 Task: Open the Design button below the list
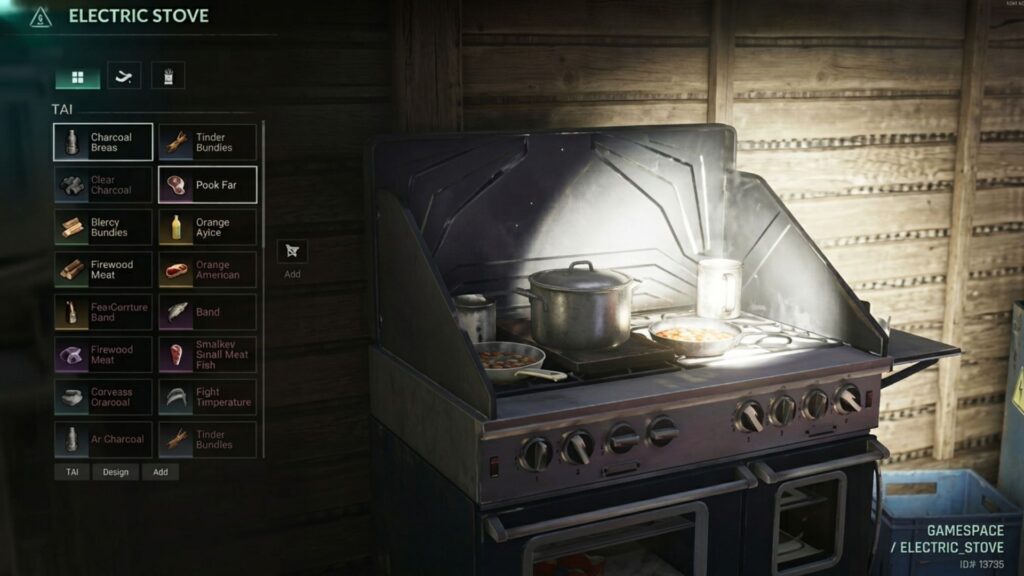point(116,472)
